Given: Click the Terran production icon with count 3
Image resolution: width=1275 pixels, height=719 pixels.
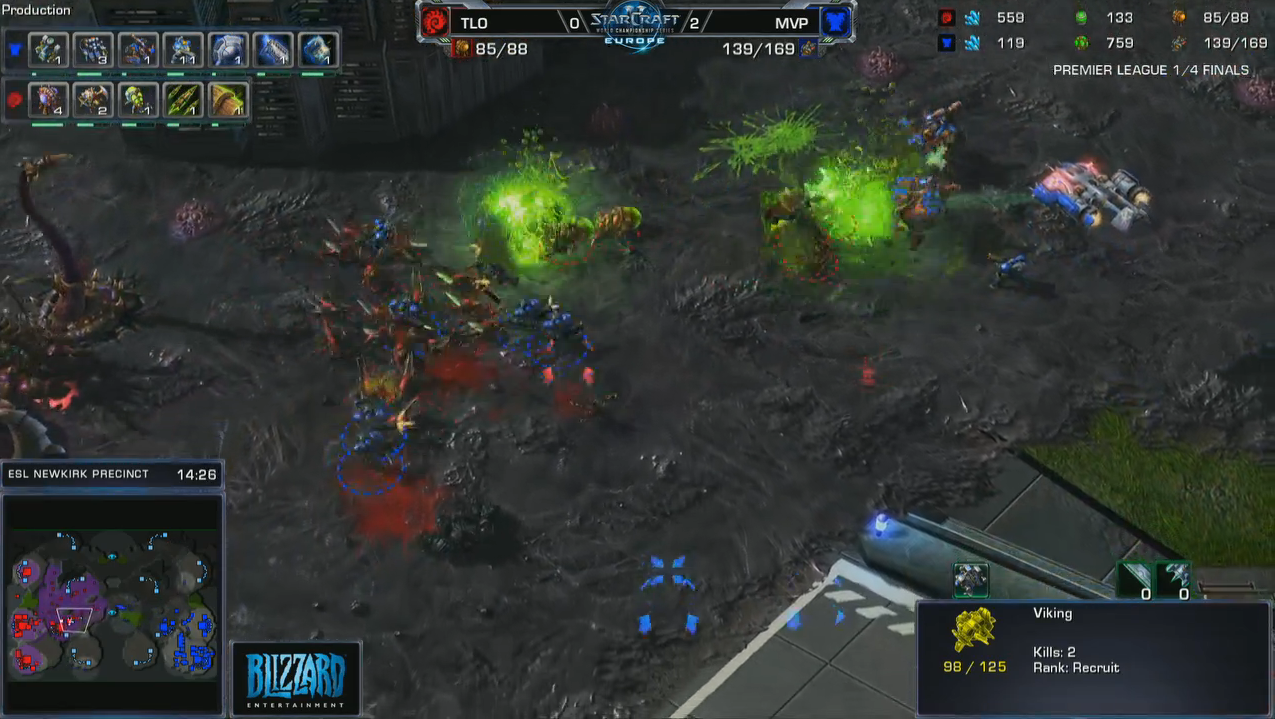Looking at the screenshot, I should click(x=93, y=50).
